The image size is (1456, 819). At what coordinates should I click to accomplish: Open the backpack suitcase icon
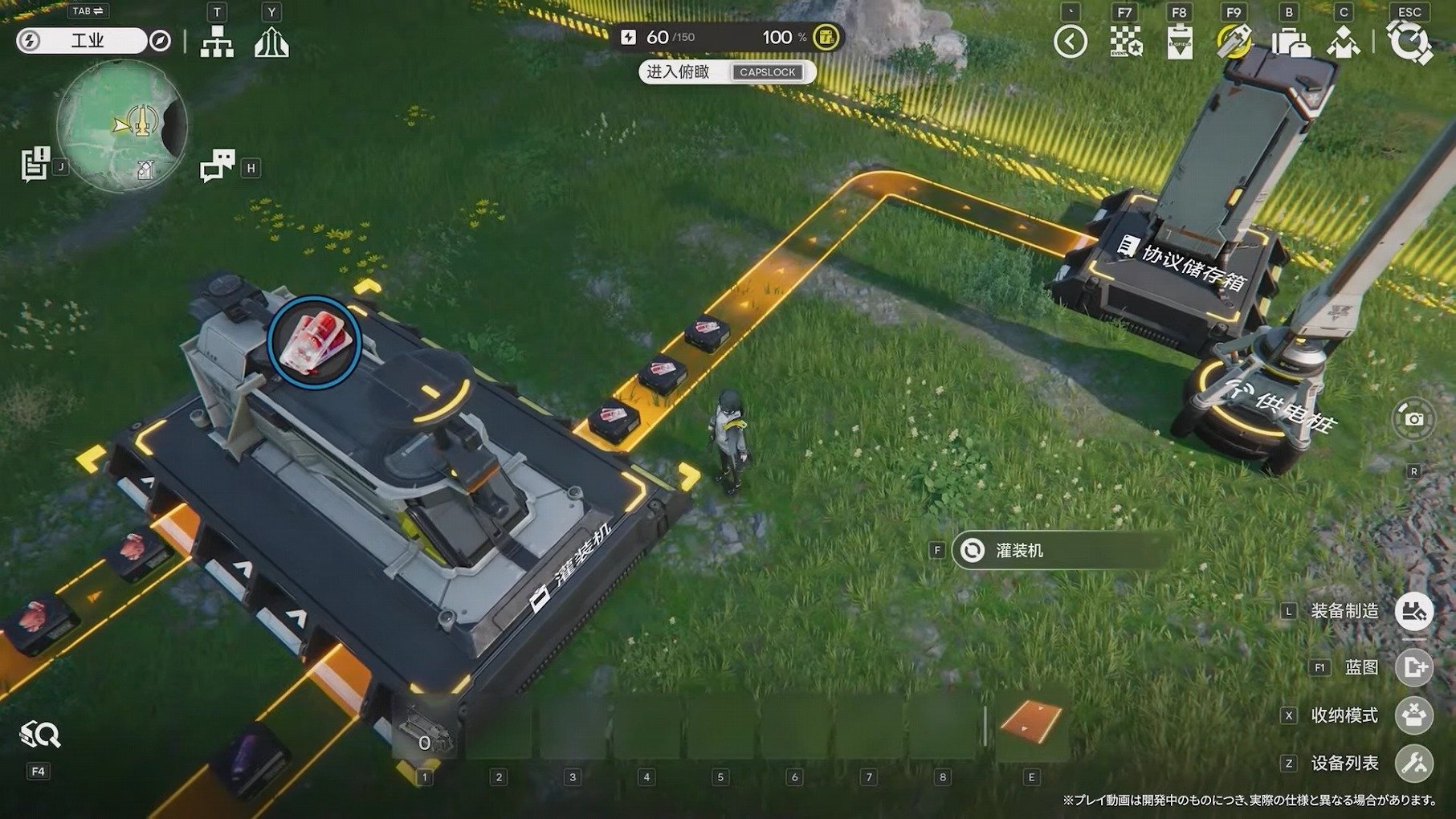click(1290, 42)
